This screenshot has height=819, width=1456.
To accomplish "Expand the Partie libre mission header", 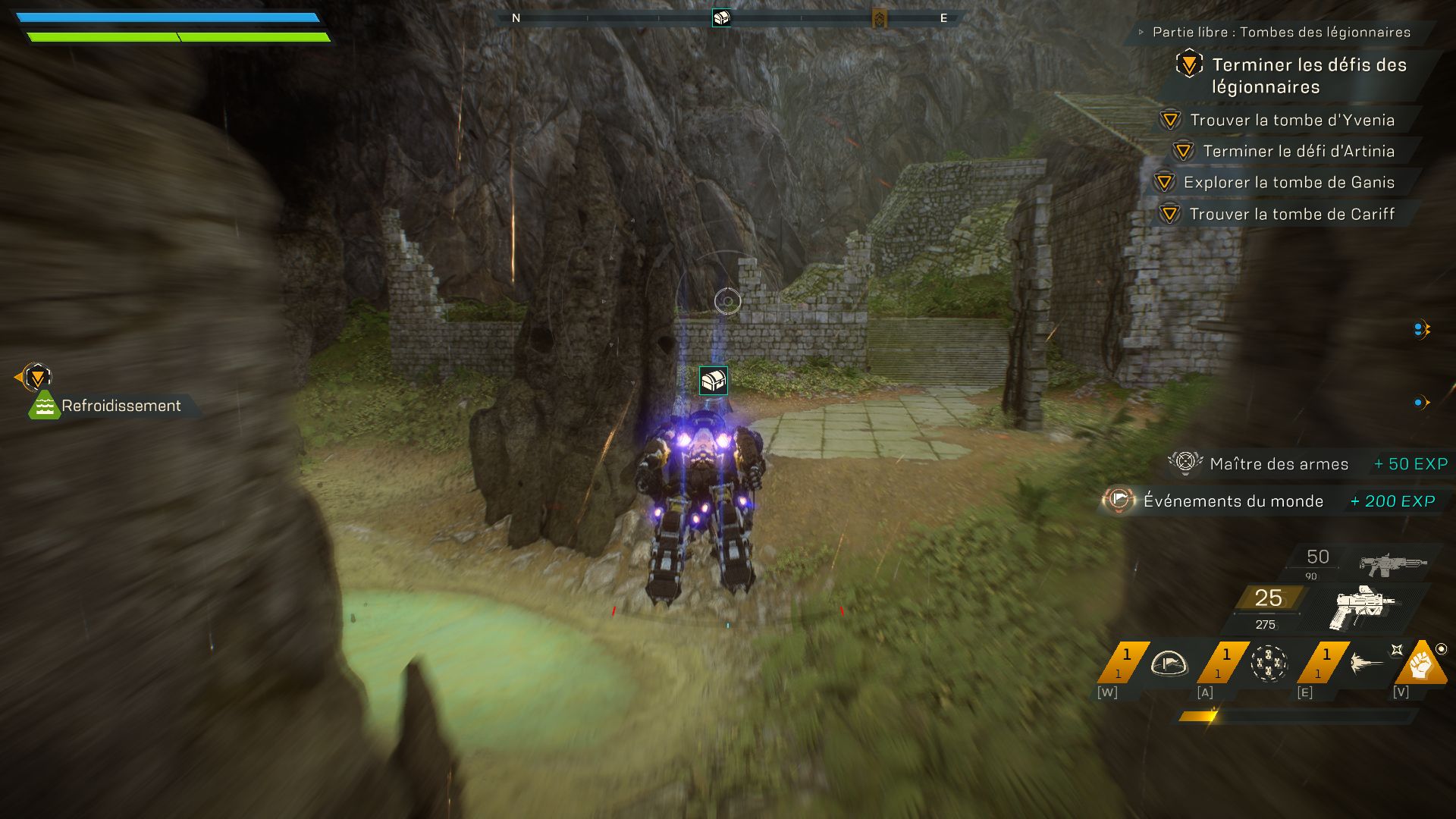I will [1281, 32].
